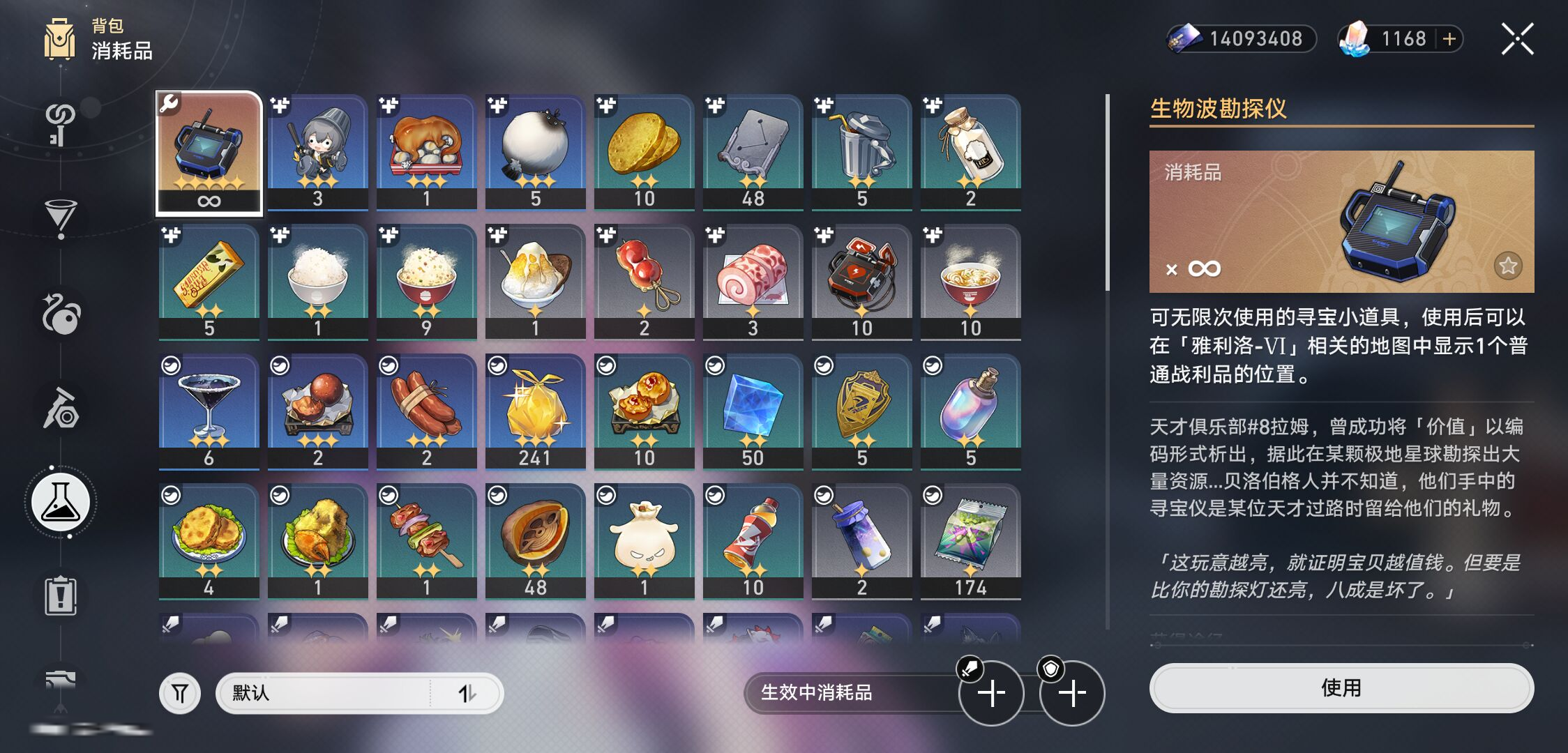Image resolution: width=1568 pixels, height=753 pixels.
Task: Switch to the funnel materials tab
Action: (x=61, y=216)
